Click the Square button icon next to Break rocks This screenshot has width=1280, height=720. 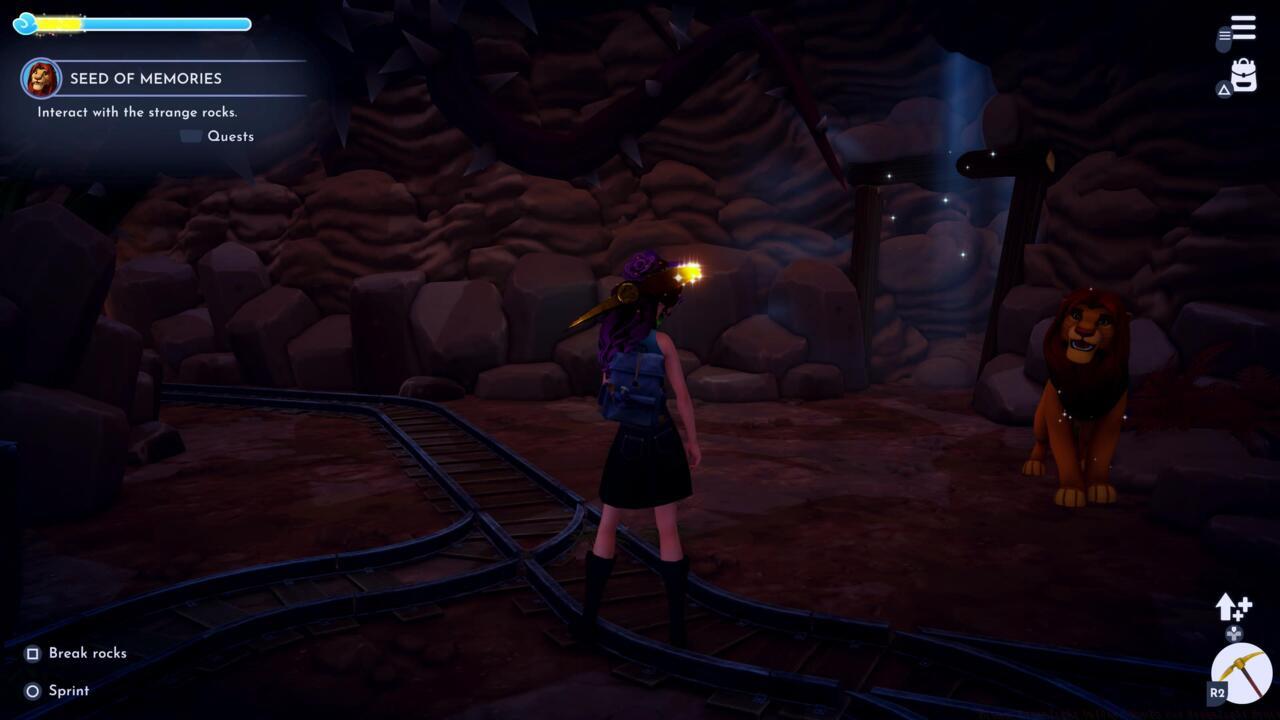(x=30, y=653)
